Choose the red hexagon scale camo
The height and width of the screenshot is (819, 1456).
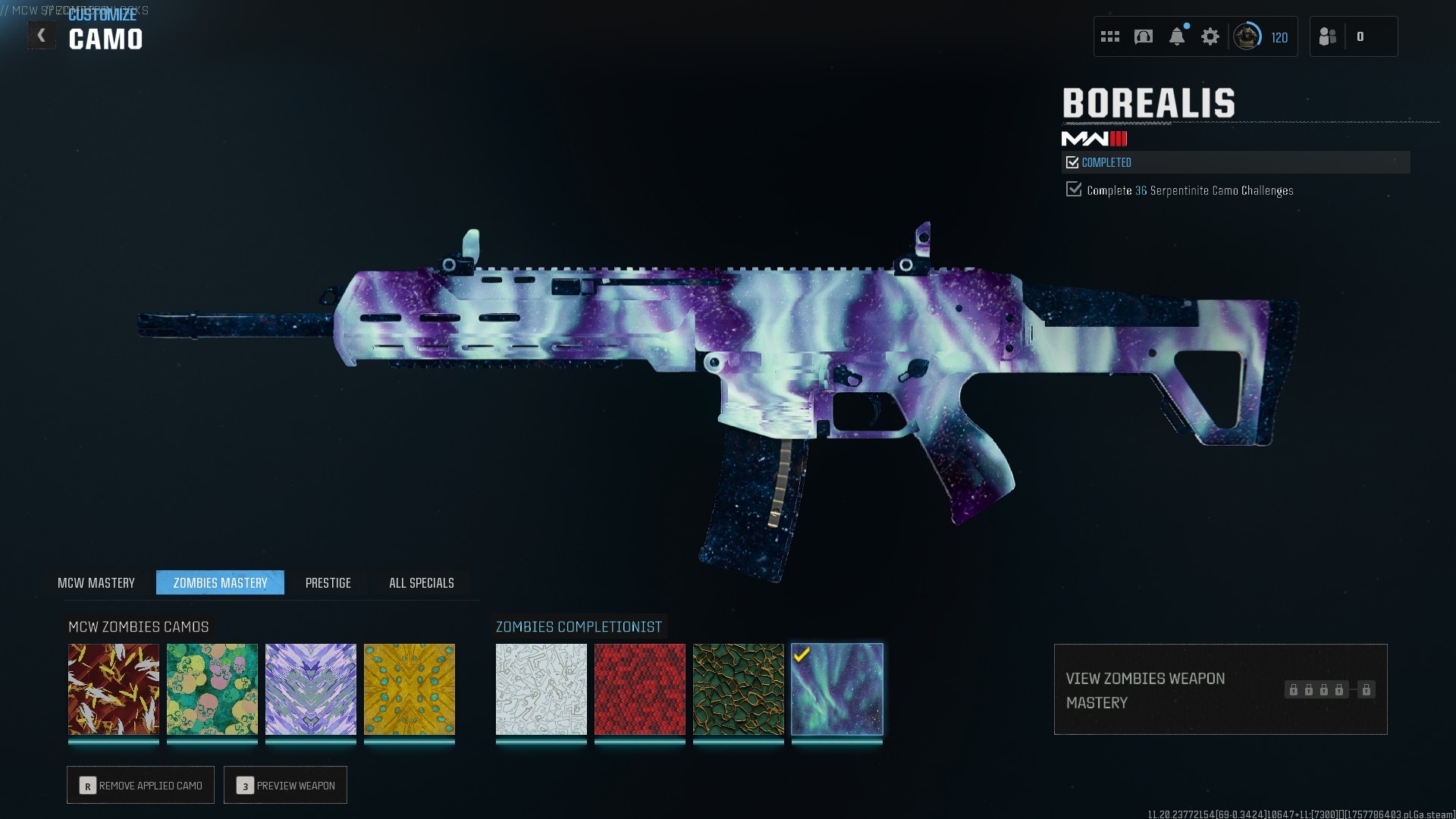[640, 689]
